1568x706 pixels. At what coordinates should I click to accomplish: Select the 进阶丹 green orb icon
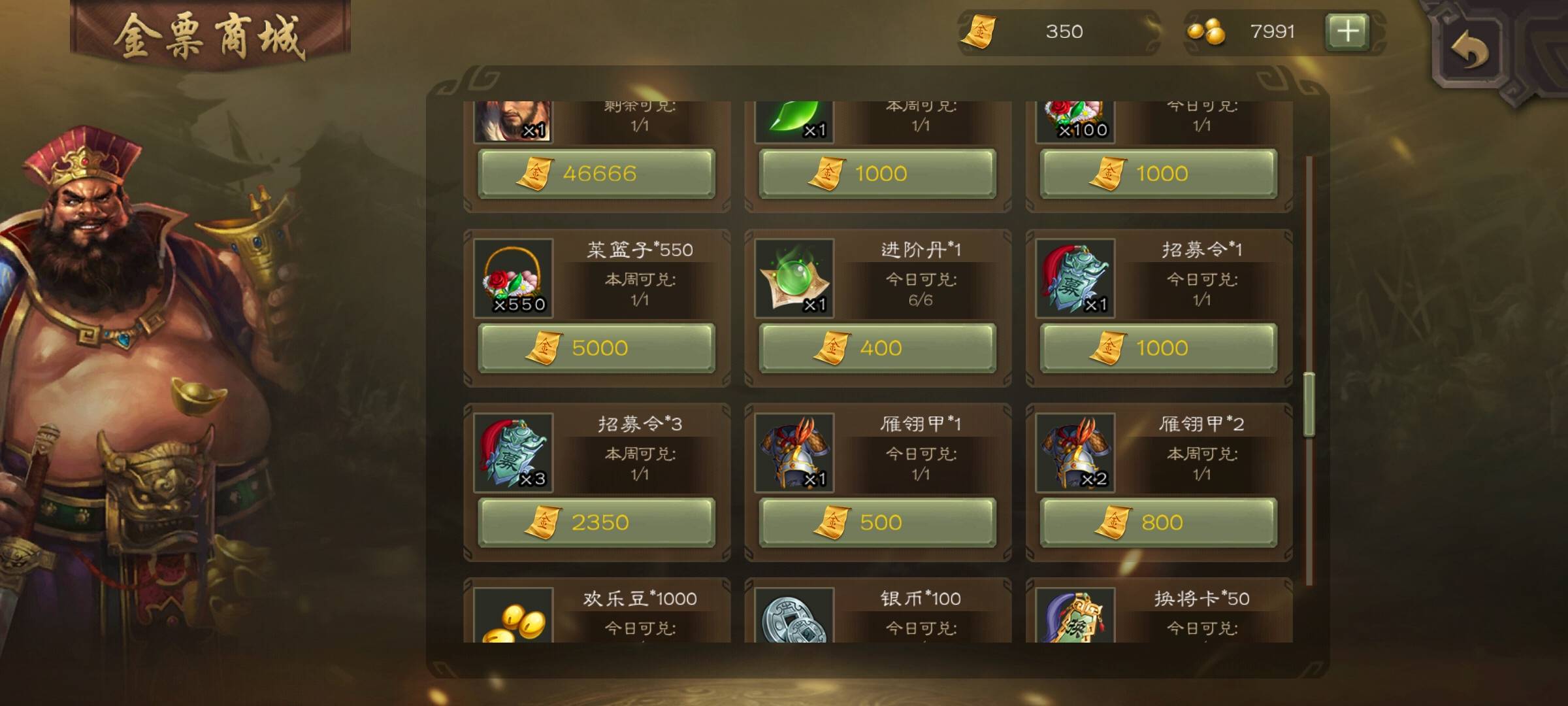click(x=794, y=278)
